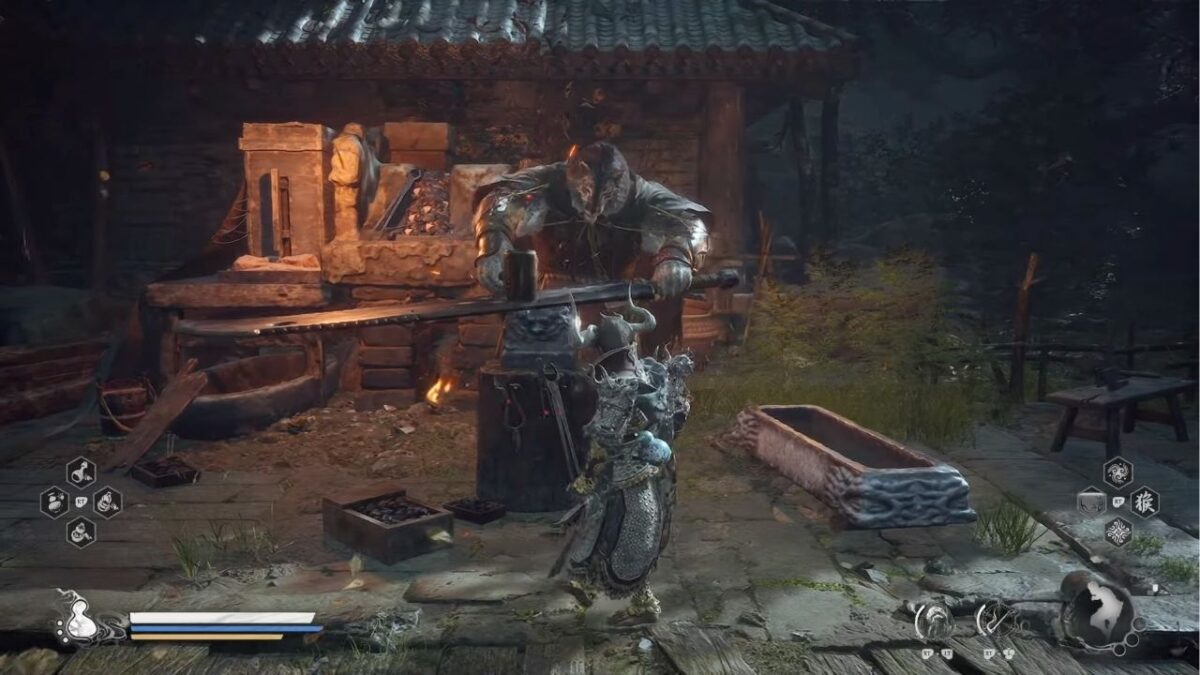Choose the bottom item in the quick-item wheel
The width and height of the screenshot is (1200, 675).
(x=81, y=531)
